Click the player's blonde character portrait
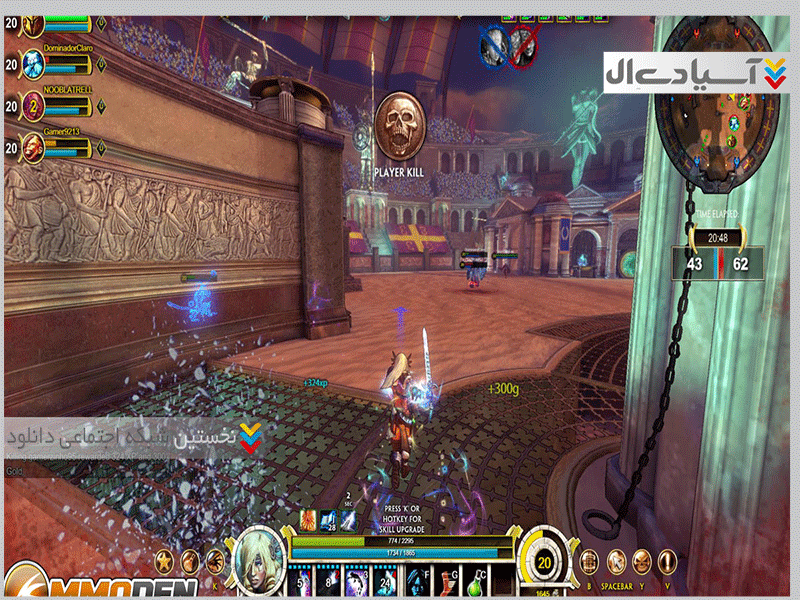Screen dimensions: 800x600 [x=257, y=561]
